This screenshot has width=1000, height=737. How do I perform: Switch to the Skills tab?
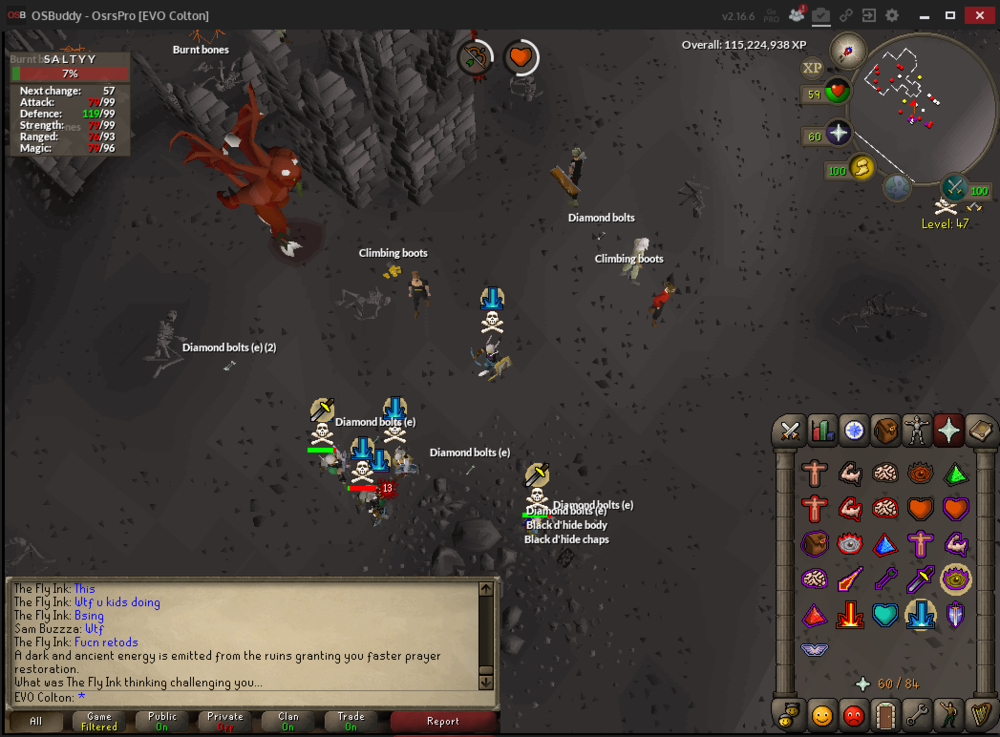pyautogui.click(x=821, y=430)
